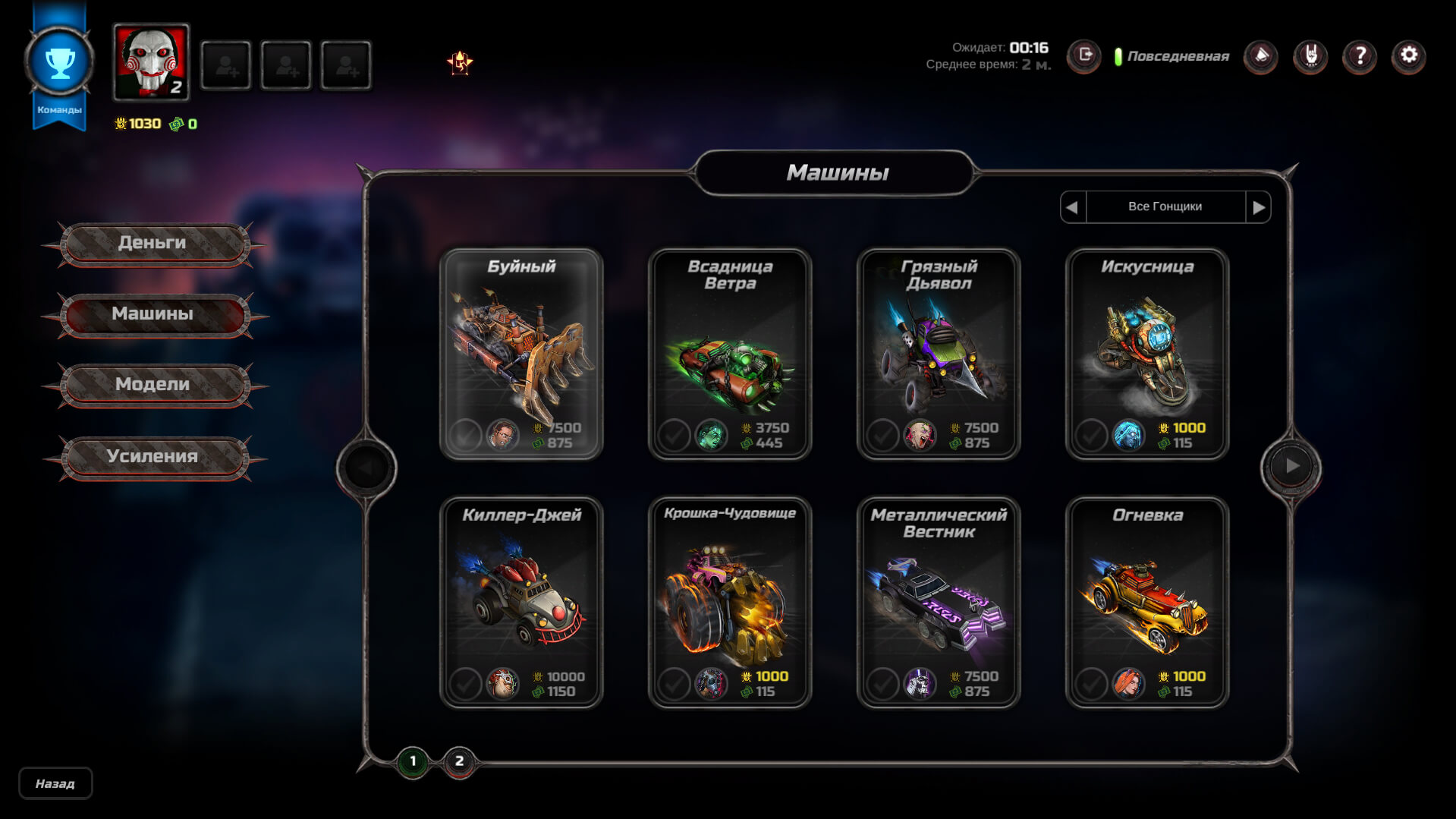Open the settings gear icon

pos(1408,54)
